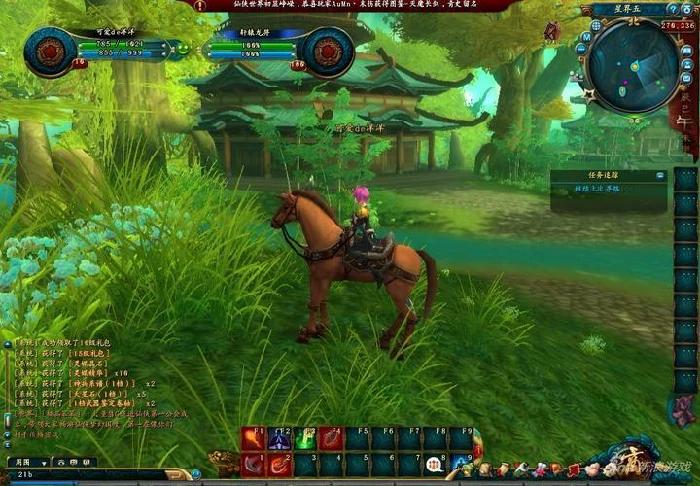Activate the slot 2 orange skill
700x486 pixels.
coord(279,464)
